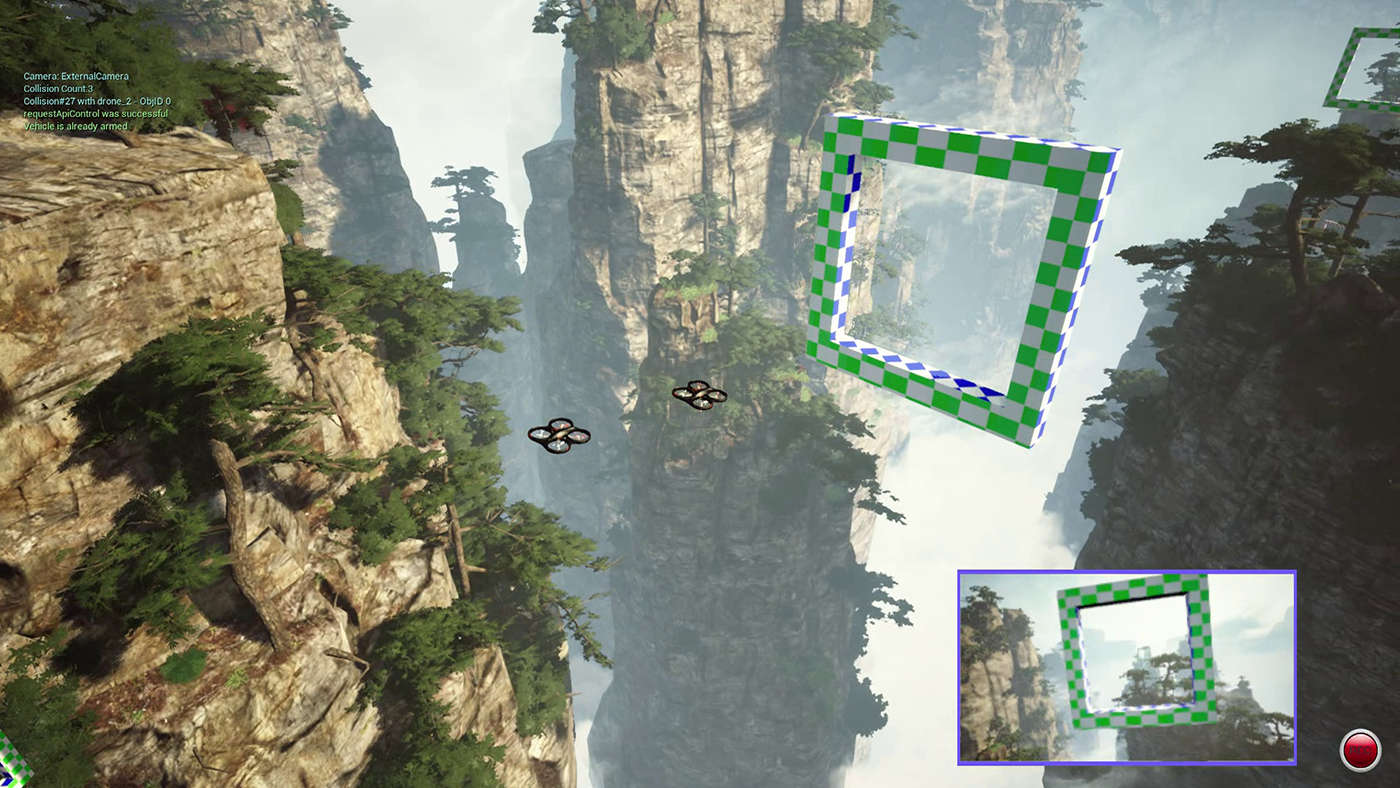
Task: Start recording with the red REC button
Action: (1360, 749)
